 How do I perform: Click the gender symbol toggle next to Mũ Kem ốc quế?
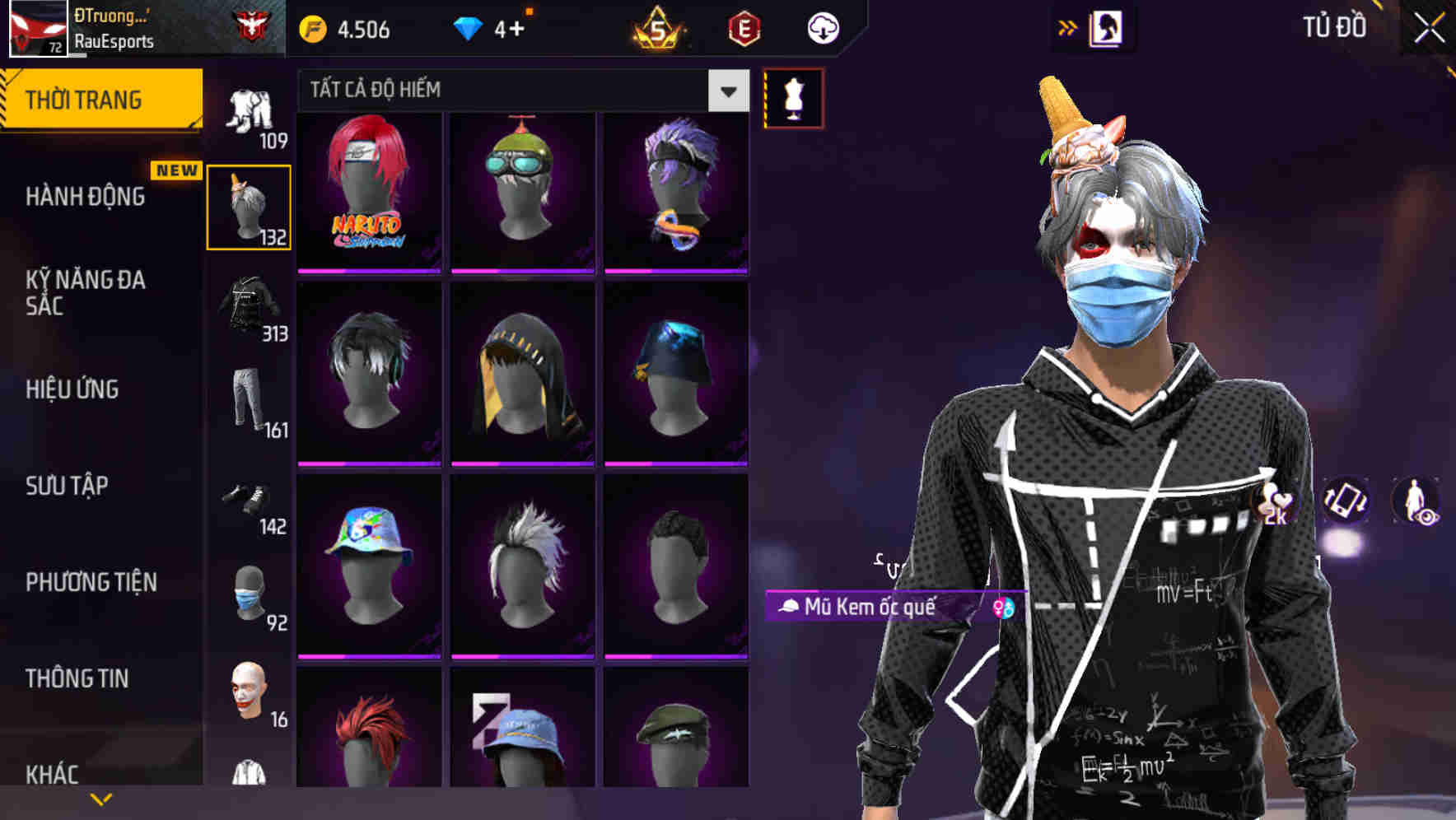pyautogui.click(x=1003, y=609)
